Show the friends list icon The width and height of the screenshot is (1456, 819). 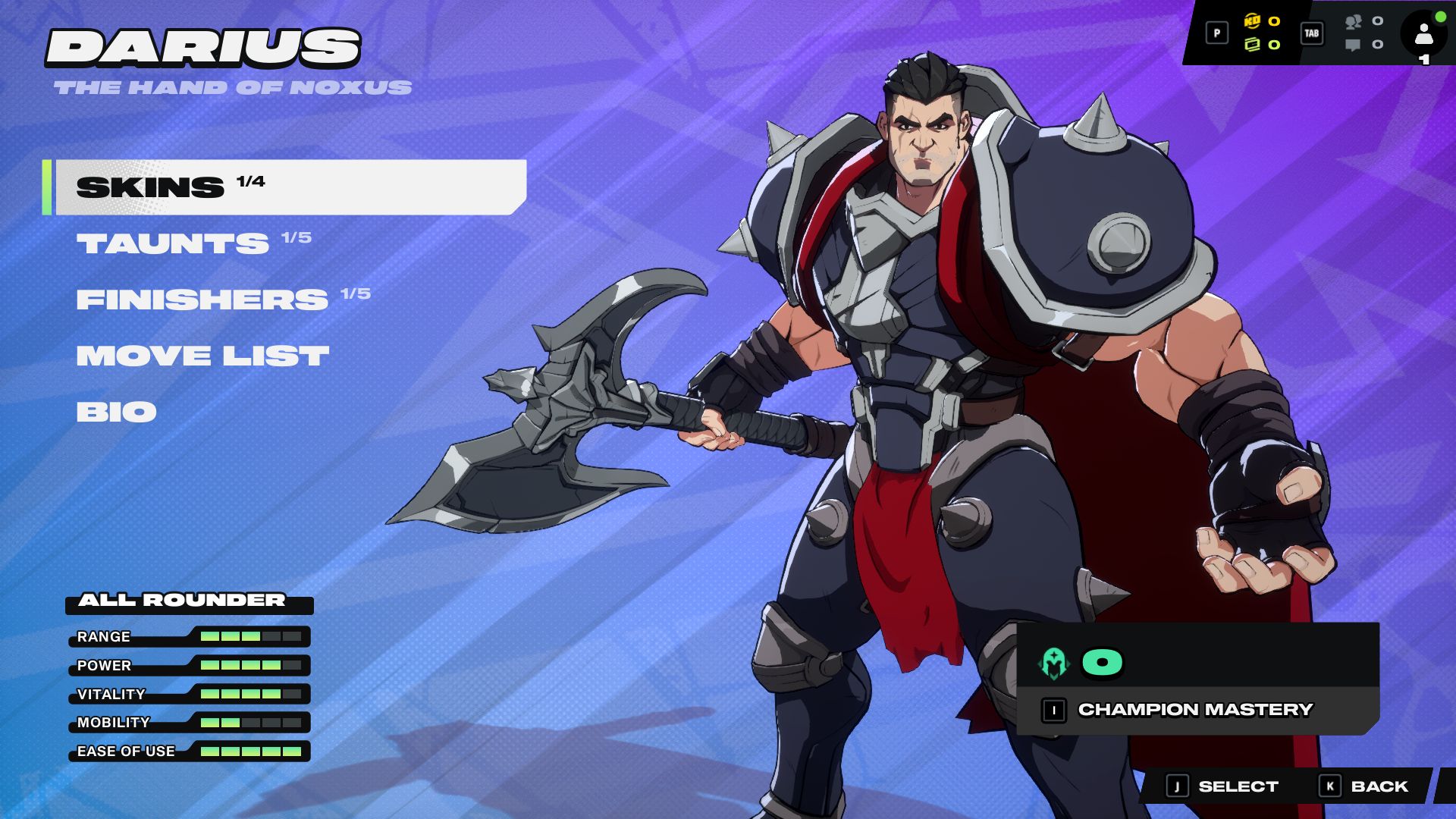pos(1353,22)
